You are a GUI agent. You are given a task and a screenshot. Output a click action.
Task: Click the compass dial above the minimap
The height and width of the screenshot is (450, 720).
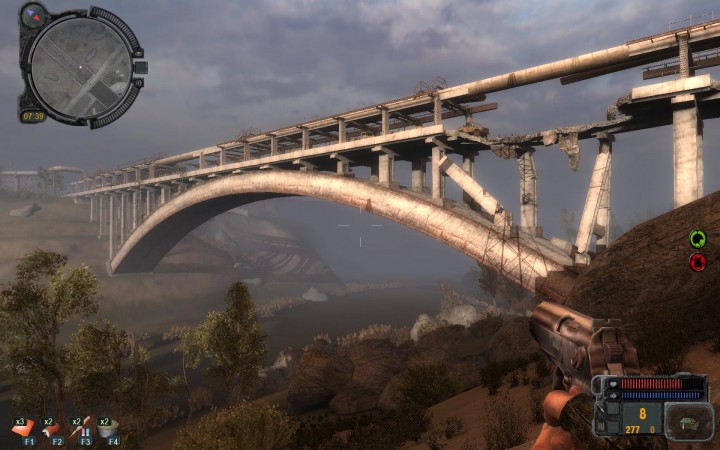tap(35, 14)
